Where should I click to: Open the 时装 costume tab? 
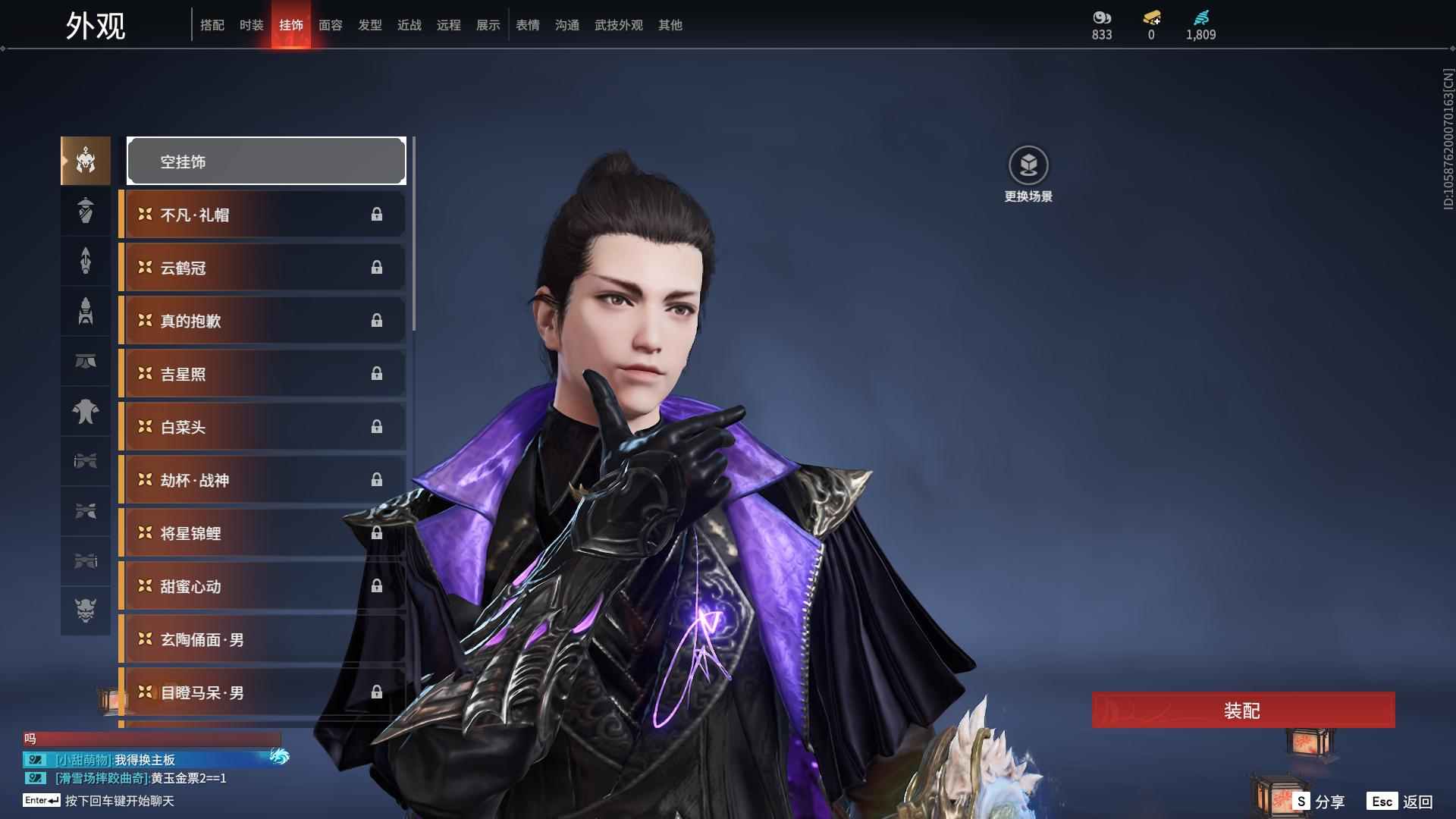coord(252,25)
